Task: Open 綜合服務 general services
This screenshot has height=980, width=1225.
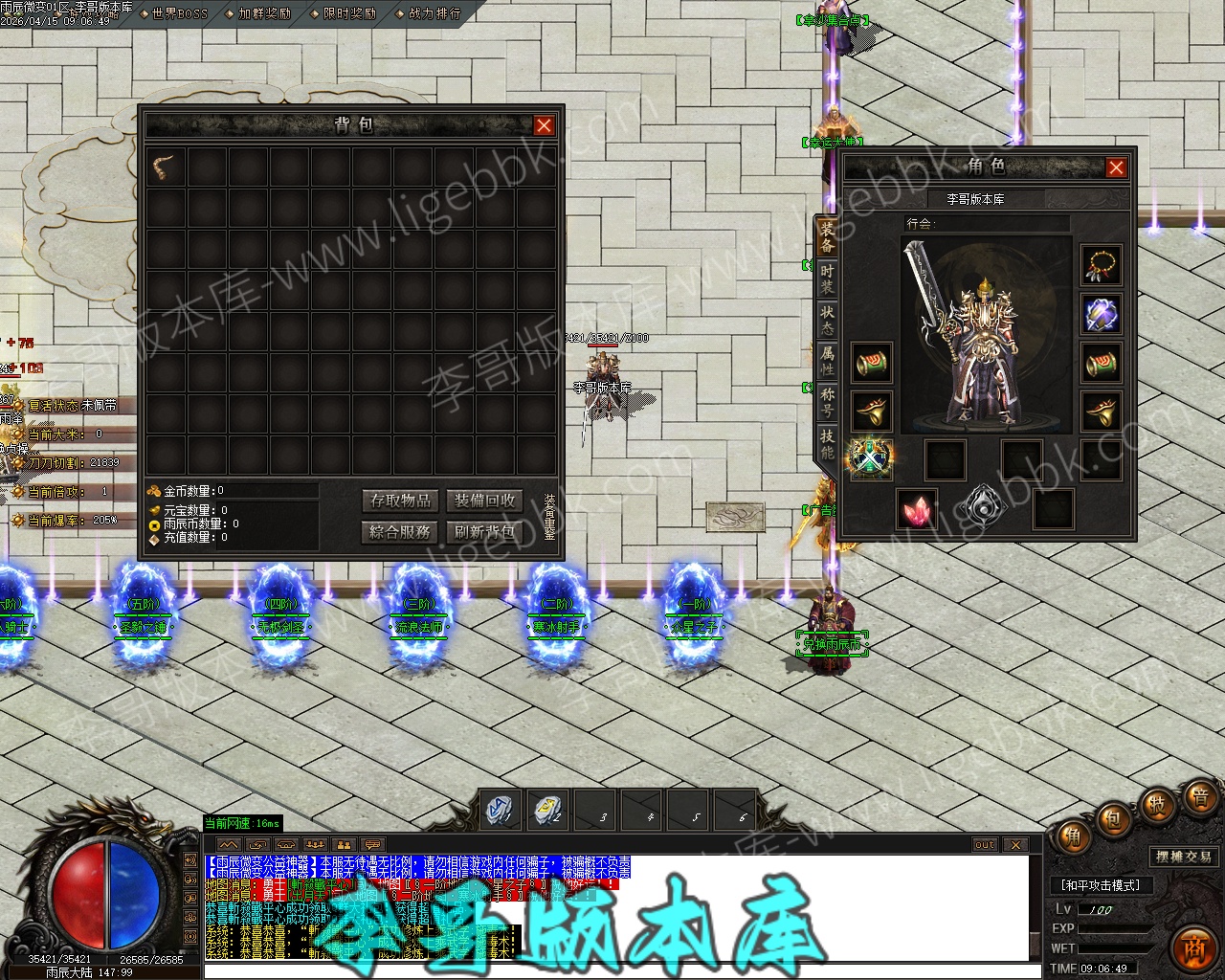Action: (x=401, y=532)
